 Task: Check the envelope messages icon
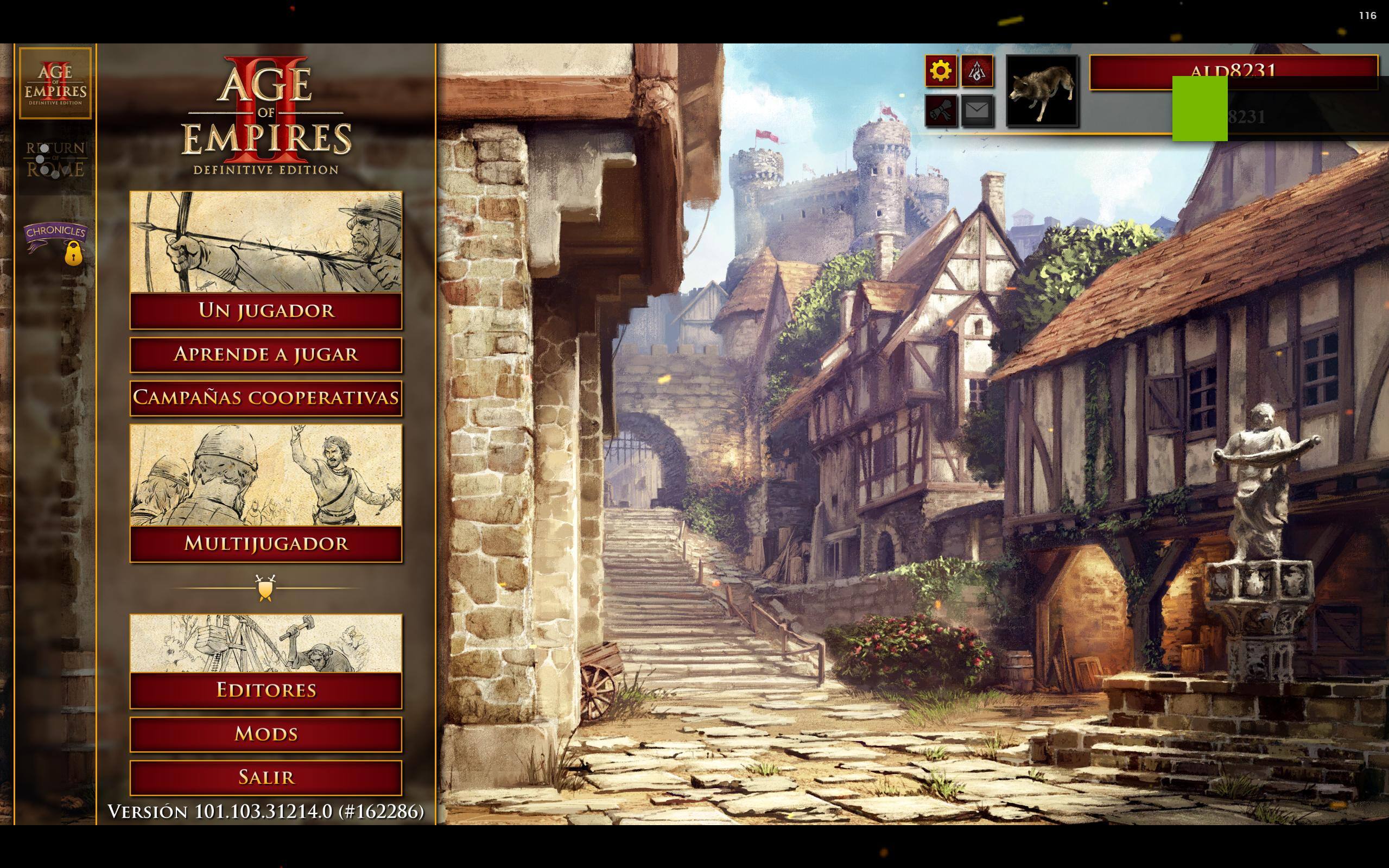point(977,110)
